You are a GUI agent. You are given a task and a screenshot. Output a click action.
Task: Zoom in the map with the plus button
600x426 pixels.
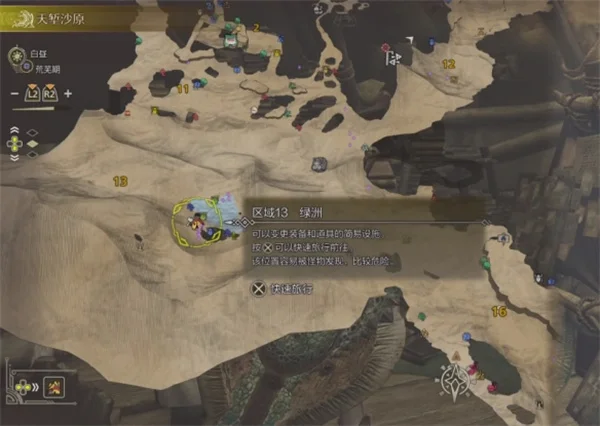pyautogui.click(x=69, y=94)
